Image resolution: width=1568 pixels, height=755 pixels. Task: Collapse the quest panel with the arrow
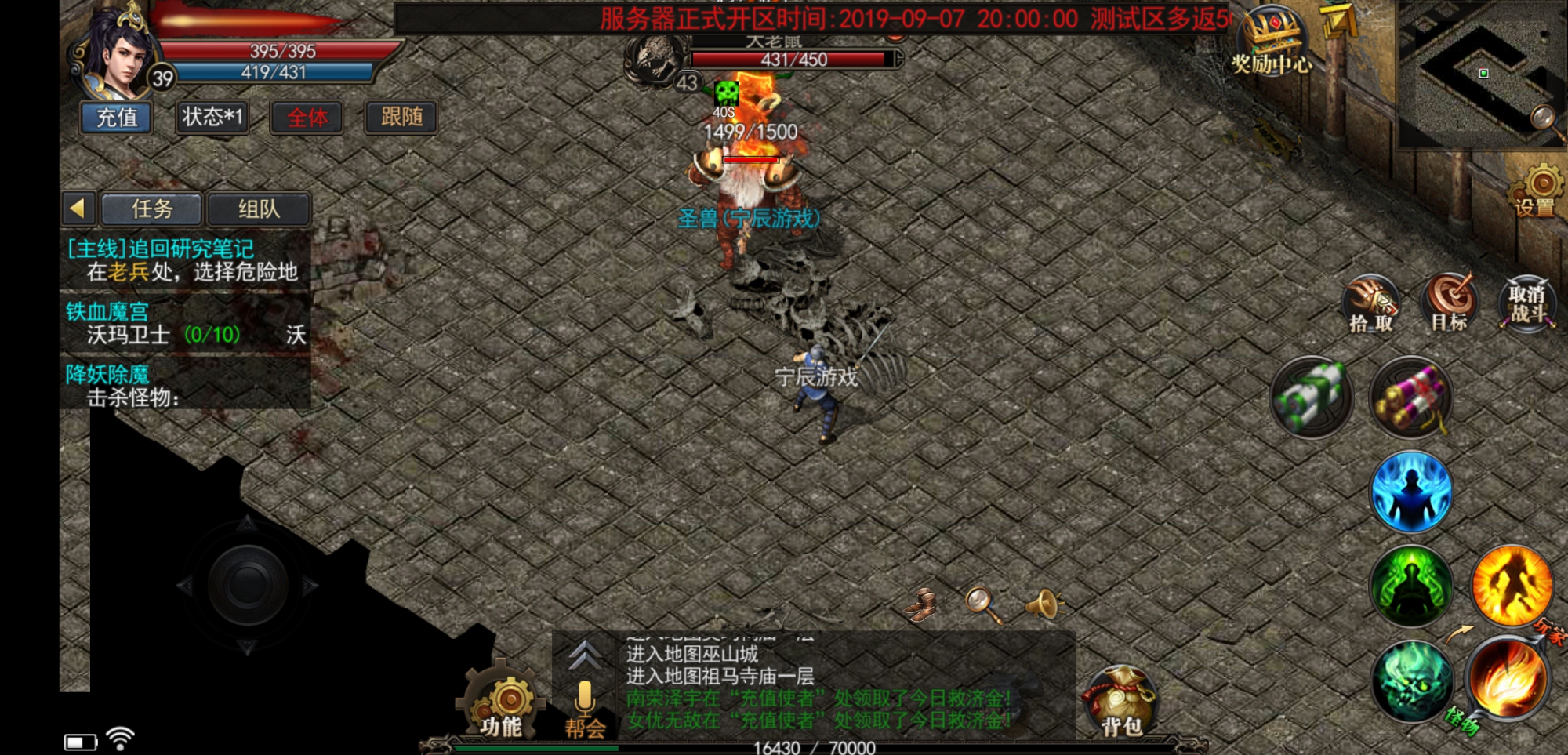point(78,209)
